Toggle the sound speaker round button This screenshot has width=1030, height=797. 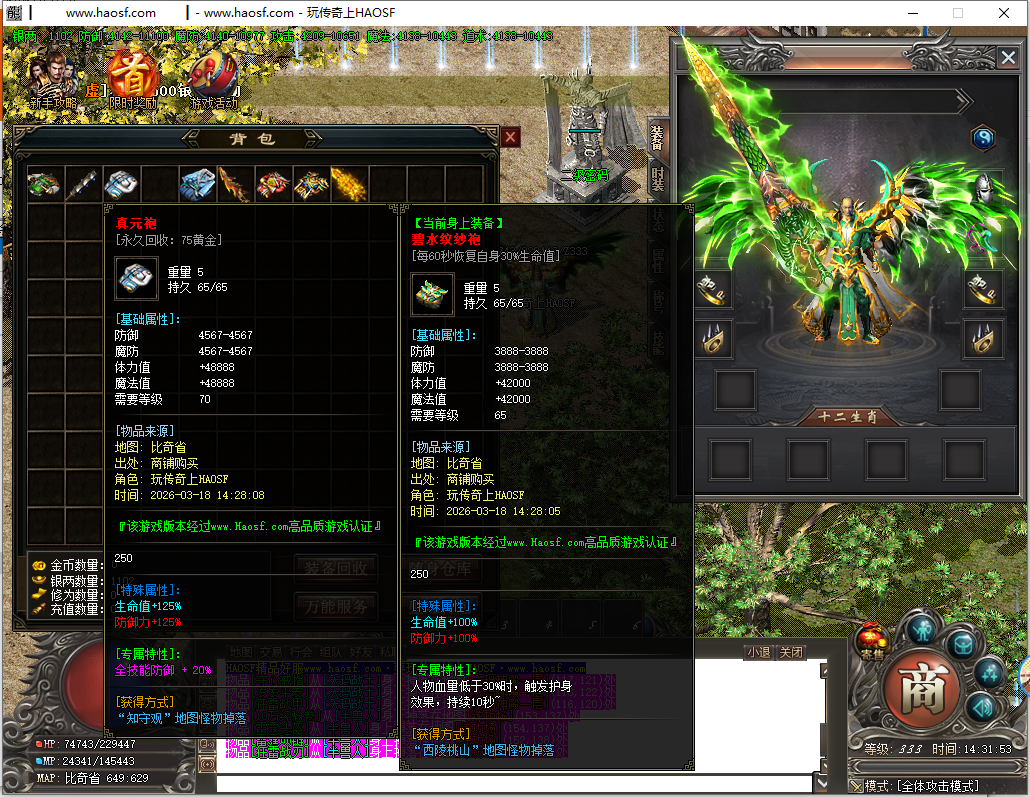982,709
